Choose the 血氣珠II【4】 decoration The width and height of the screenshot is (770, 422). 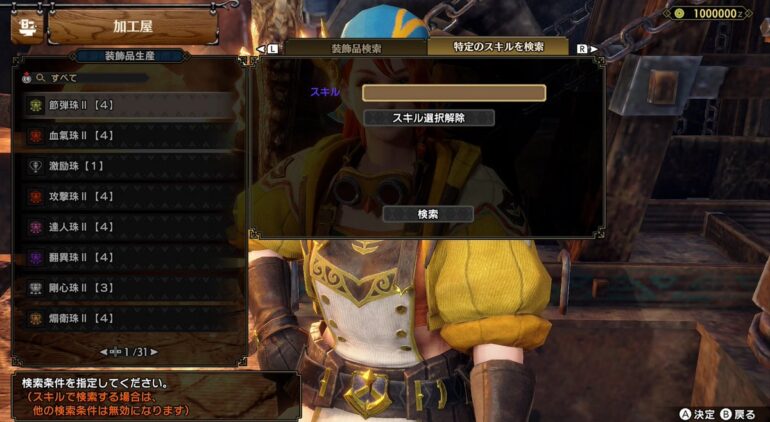tap(128, 136)
